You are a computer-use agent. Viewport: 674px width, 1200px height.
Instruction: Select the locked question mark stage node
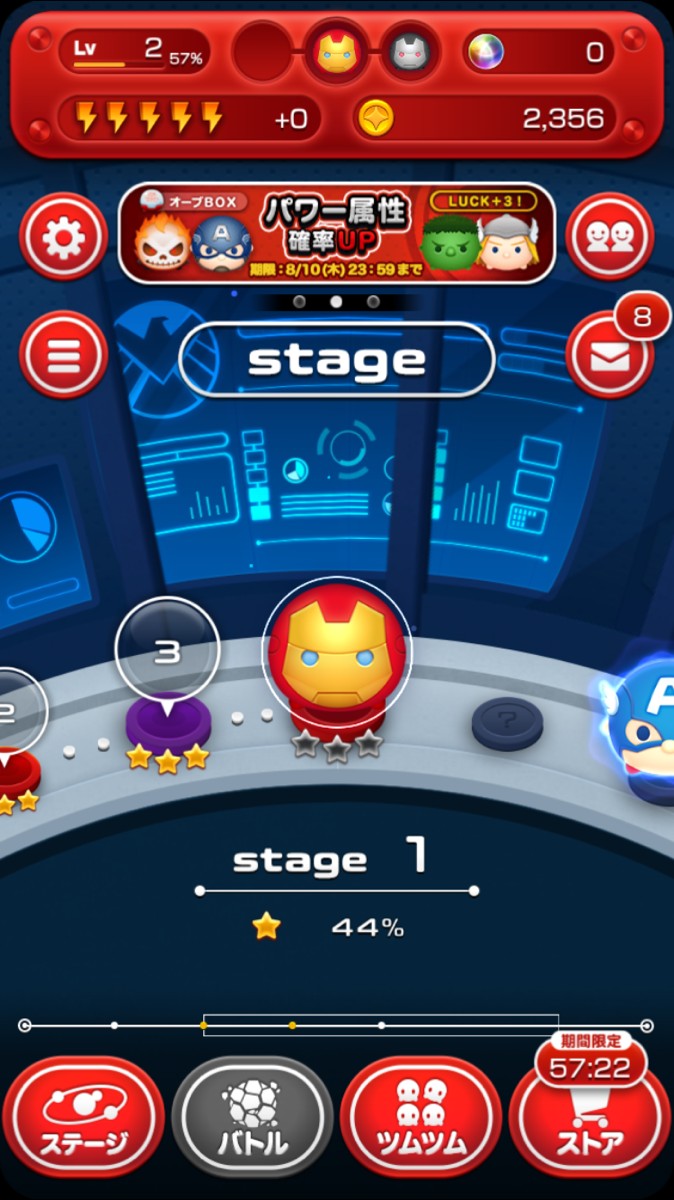click(x=507, y=722)
